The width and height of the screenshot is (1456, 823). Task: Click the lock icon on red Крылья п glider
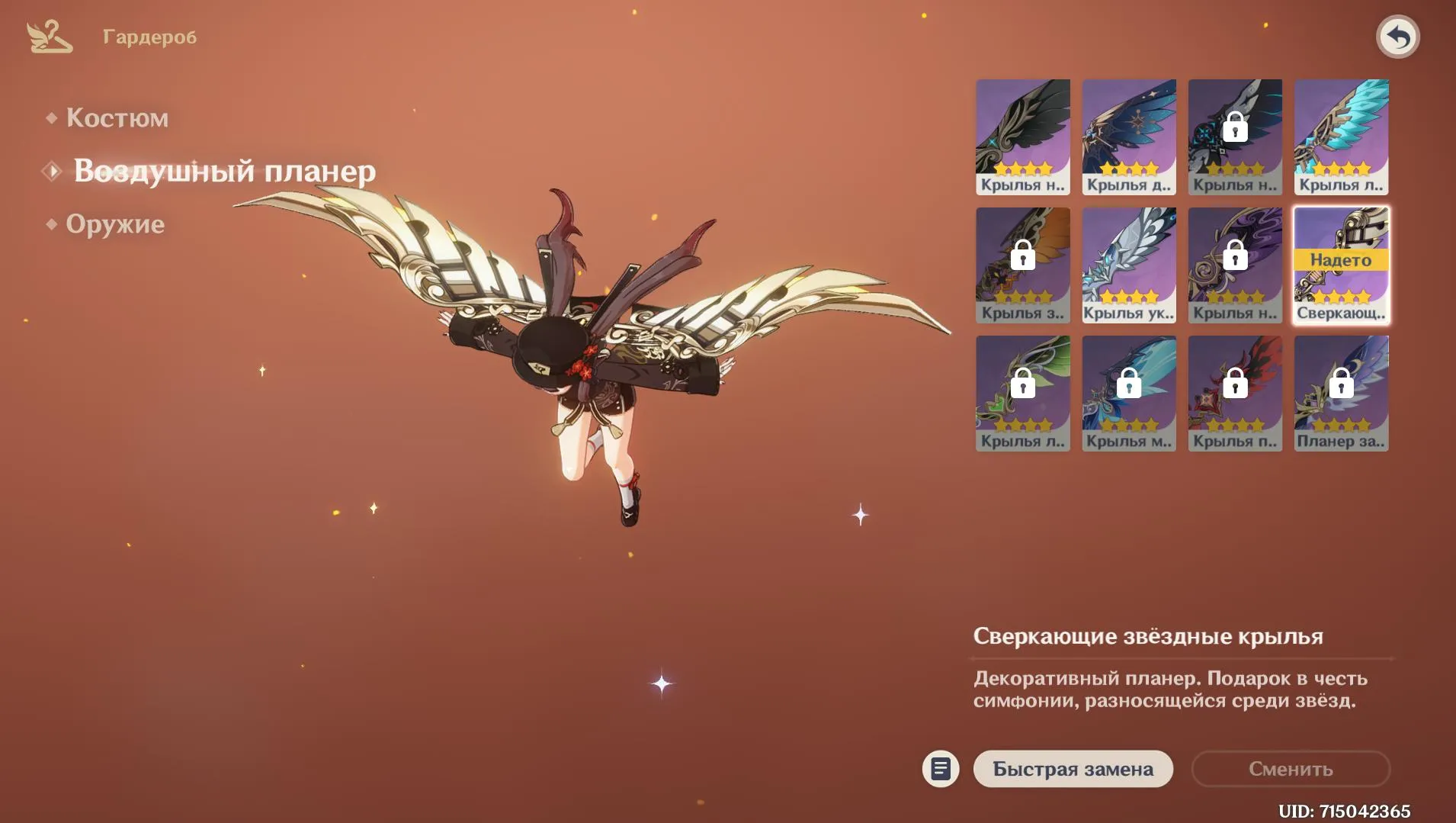click(x=1235, y=385)
